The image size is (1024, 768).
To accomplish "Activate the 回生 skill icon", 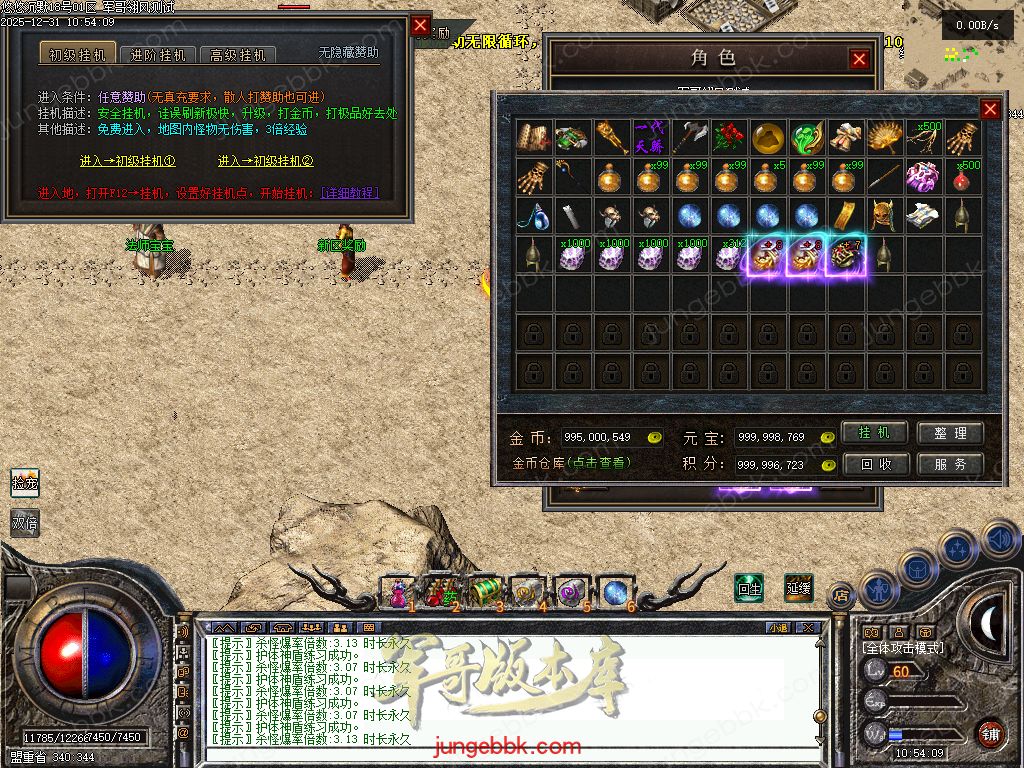I will (x=749, y=588).
